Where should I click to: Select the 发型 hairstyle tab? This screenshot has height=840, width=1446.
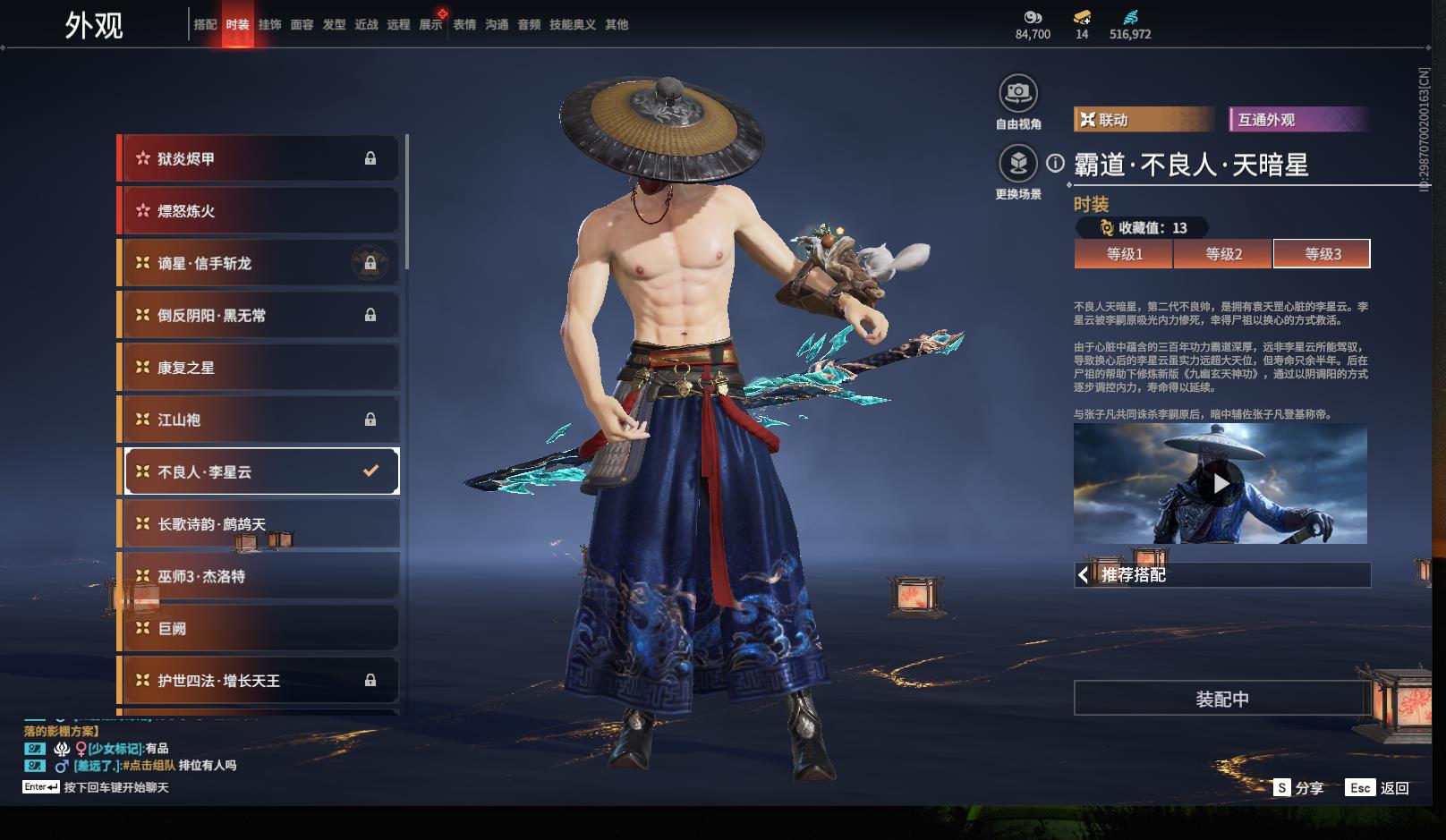(x=334, y=25)
